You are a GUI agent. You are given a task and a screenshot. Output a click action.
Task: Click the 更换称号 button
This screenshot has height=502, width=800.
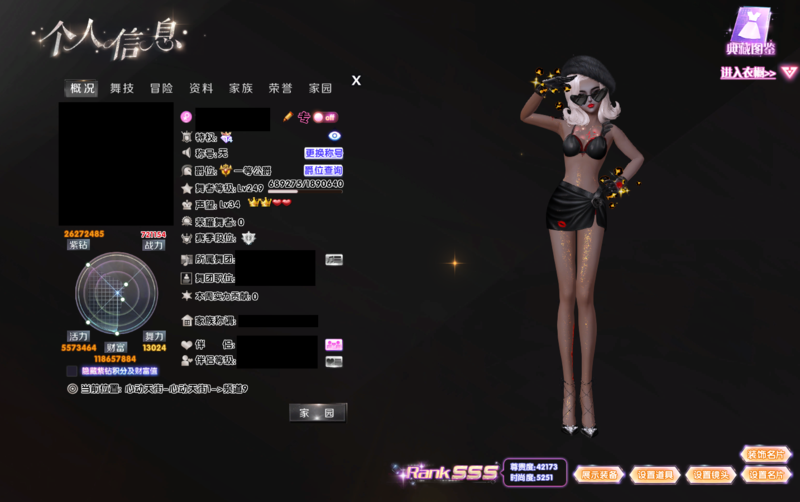click(x=324, y=153)
